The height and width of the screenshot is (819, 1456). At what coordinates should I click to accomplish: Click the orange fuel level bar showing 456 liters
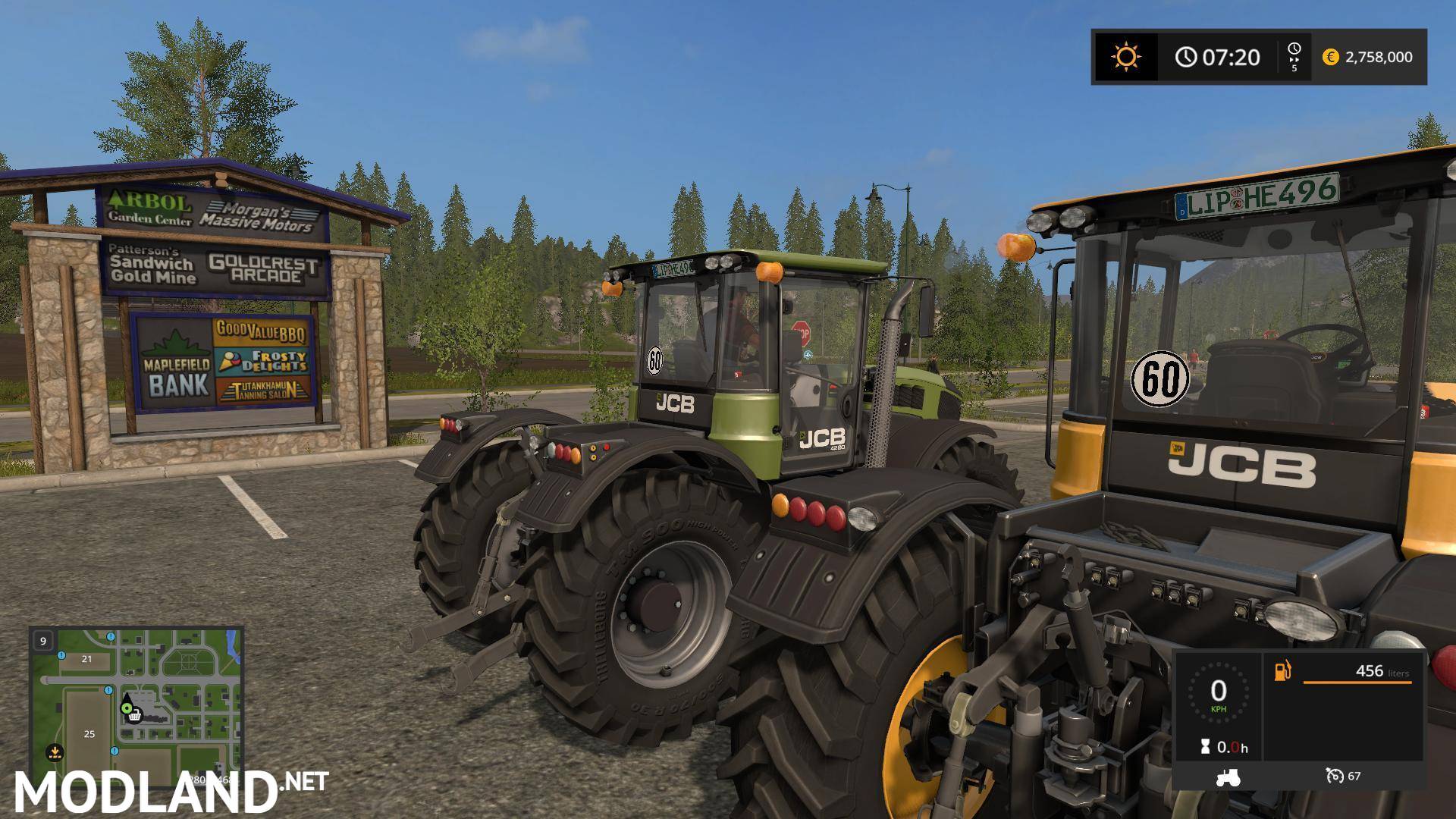[1357, 682]
